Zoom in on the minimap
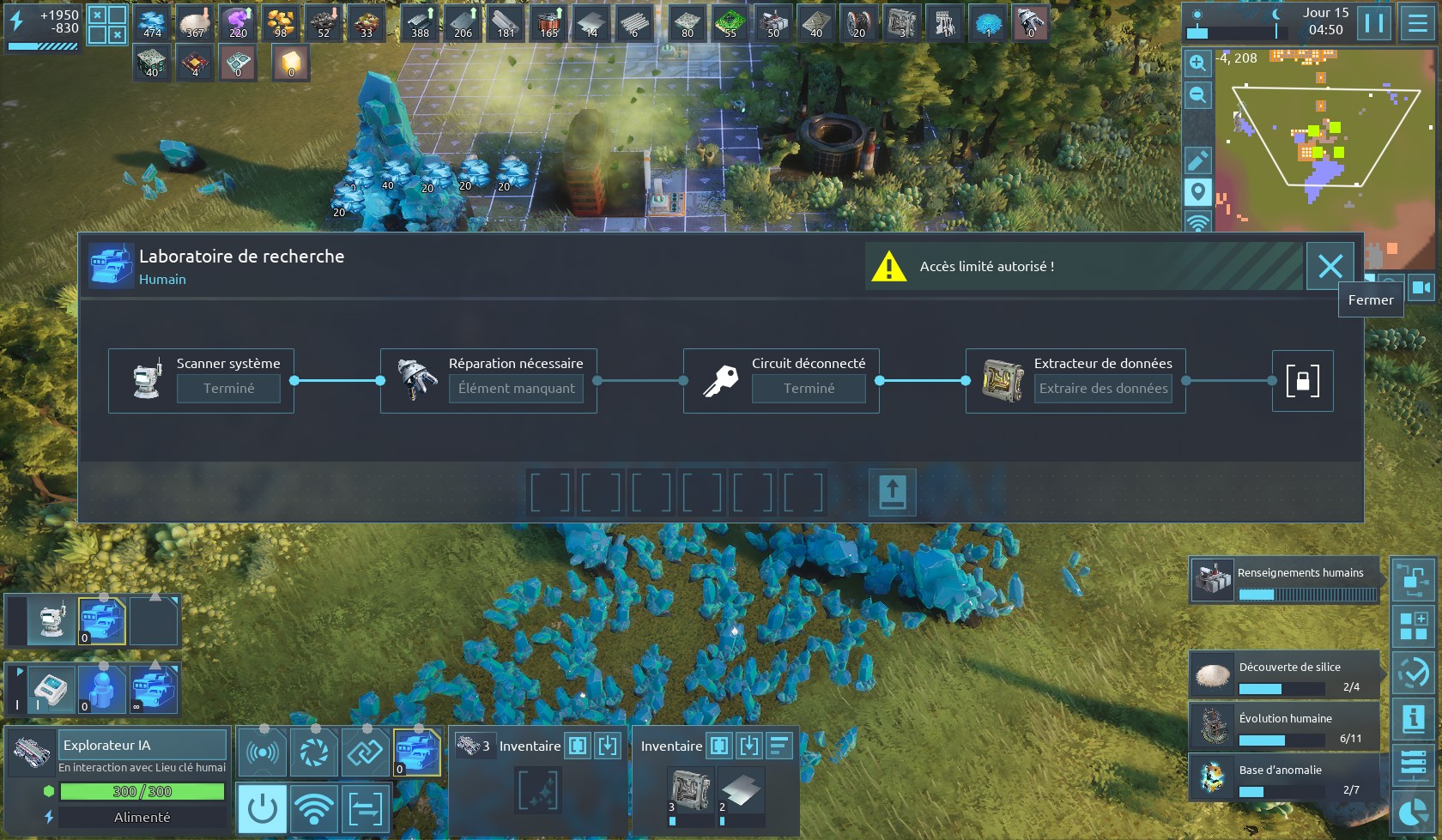The height and width of the screenshot is (840, 1442). (1197, 63)
